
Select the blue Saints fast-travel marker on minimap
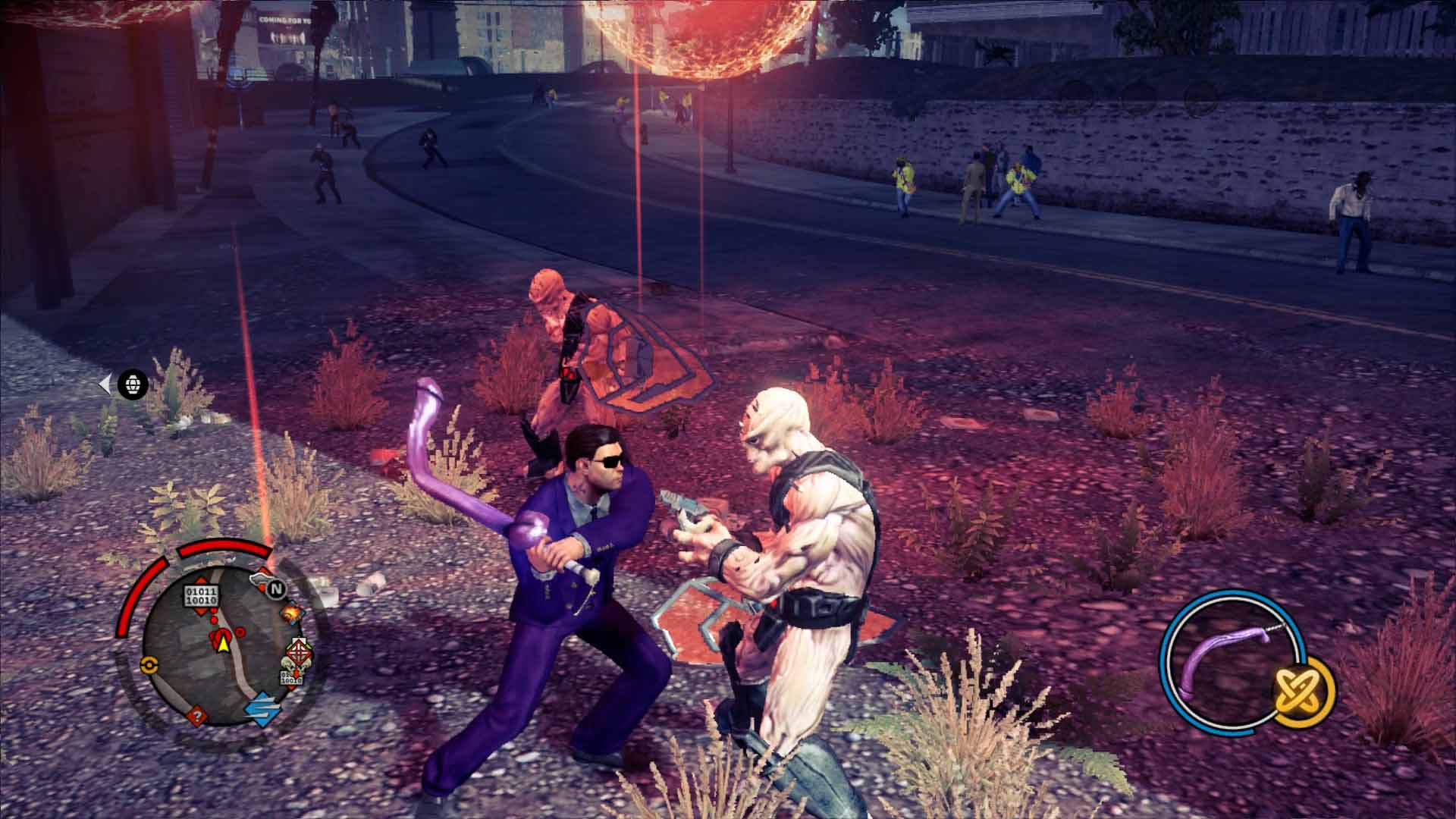click(x=262, y=709)
